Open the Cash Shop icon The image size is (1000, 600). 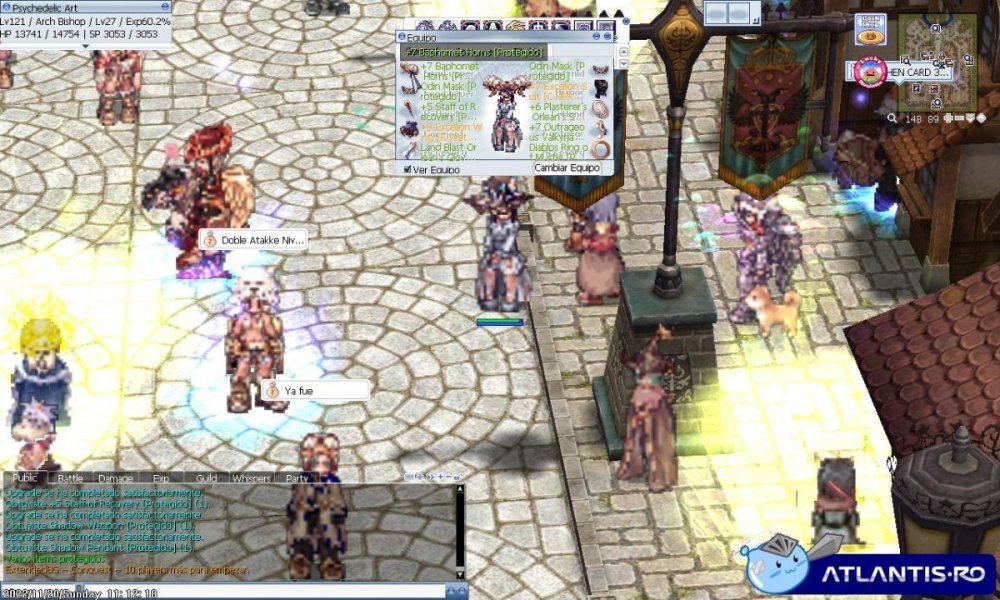tap(870, 29)
